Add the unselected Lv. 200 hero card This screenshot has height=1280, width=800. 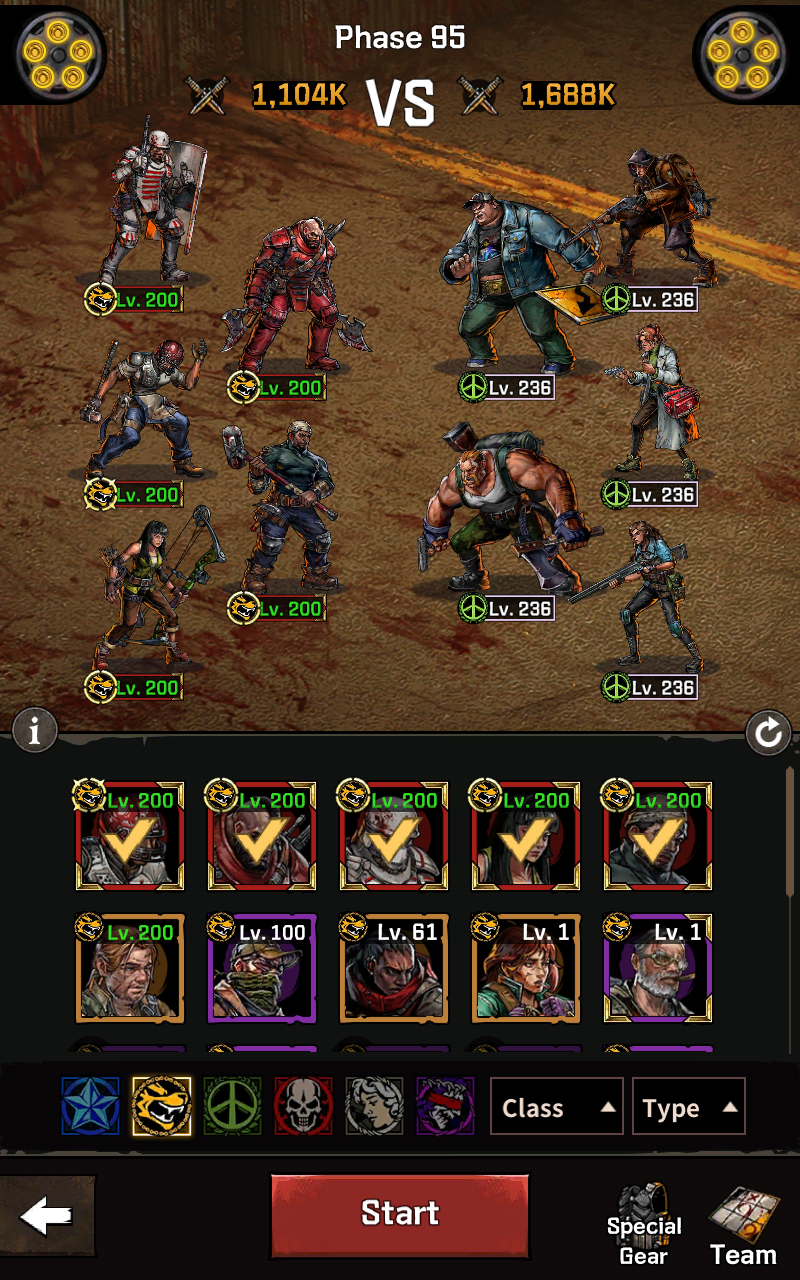click(x=129, y=969)
